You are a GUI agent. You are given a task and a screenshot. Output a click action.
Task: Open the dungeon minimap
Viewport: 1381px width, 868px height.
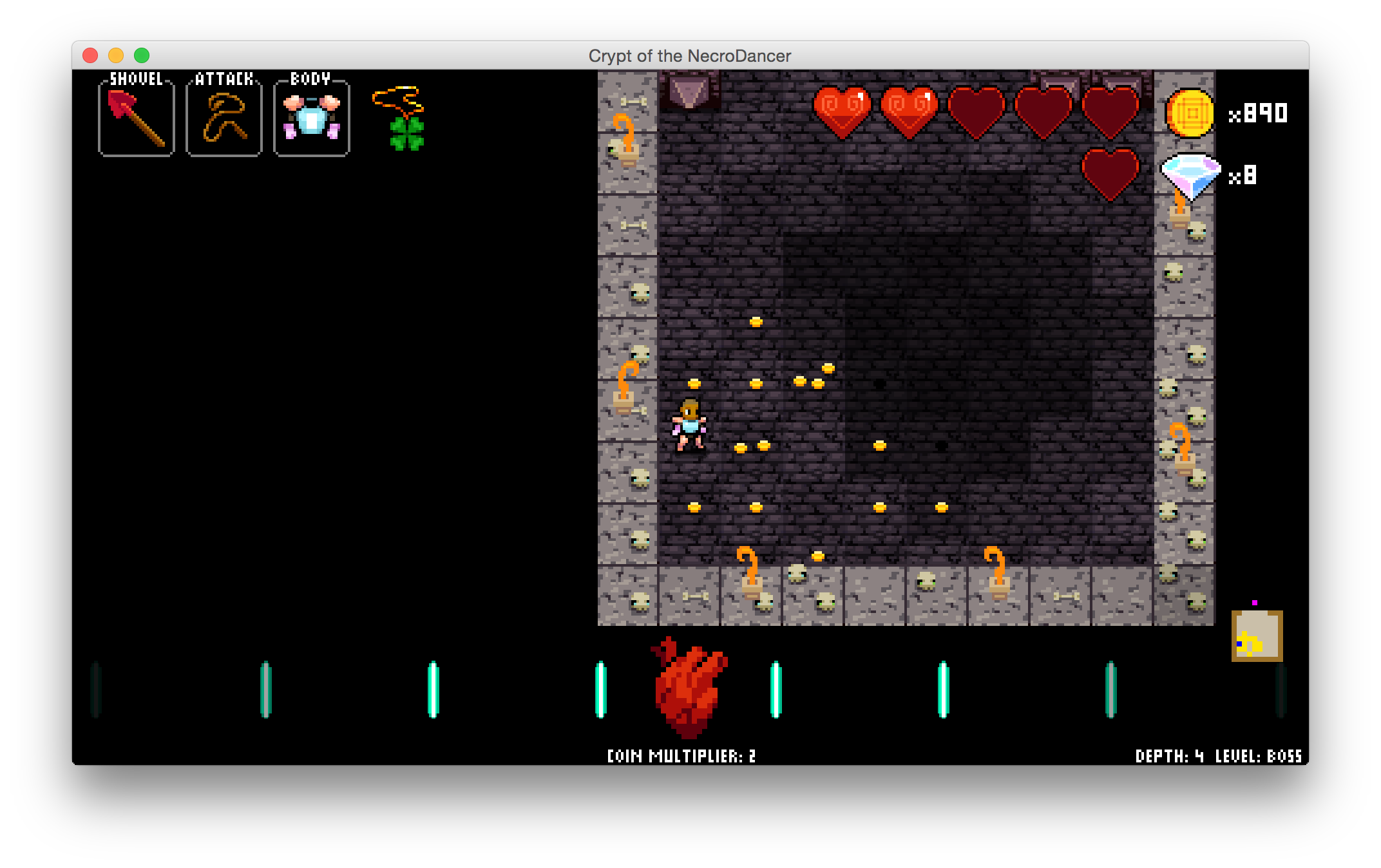1257,636
